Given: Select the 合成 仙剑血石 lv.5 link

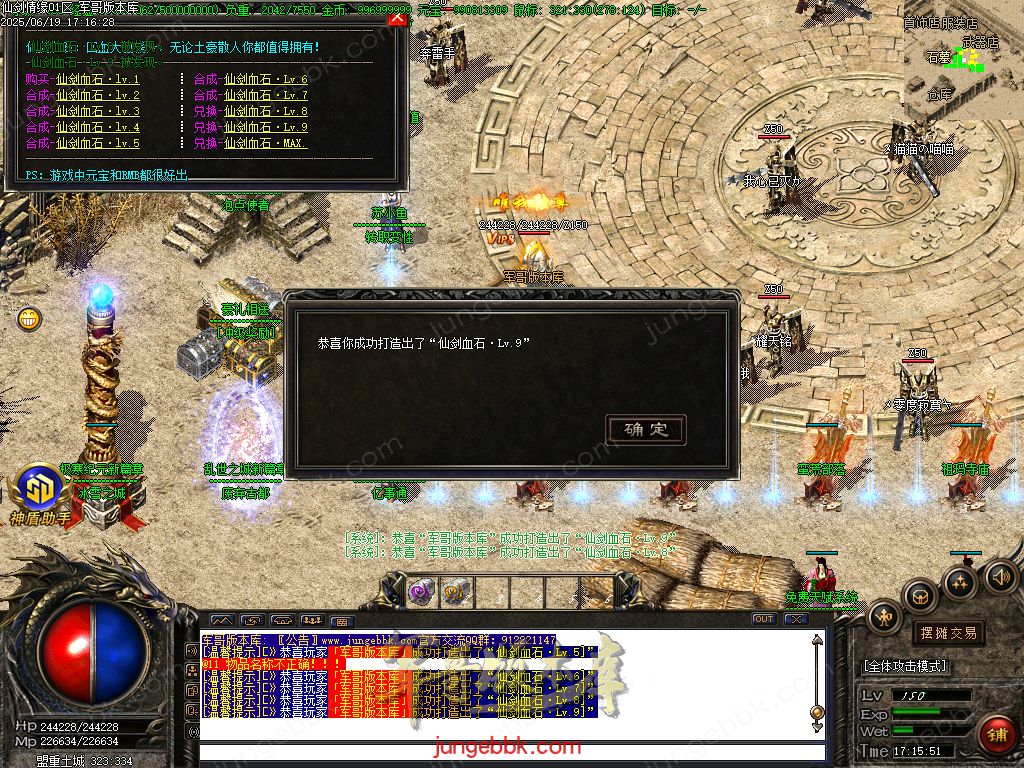Looking at the screenshot, I should tap(83, 143).
